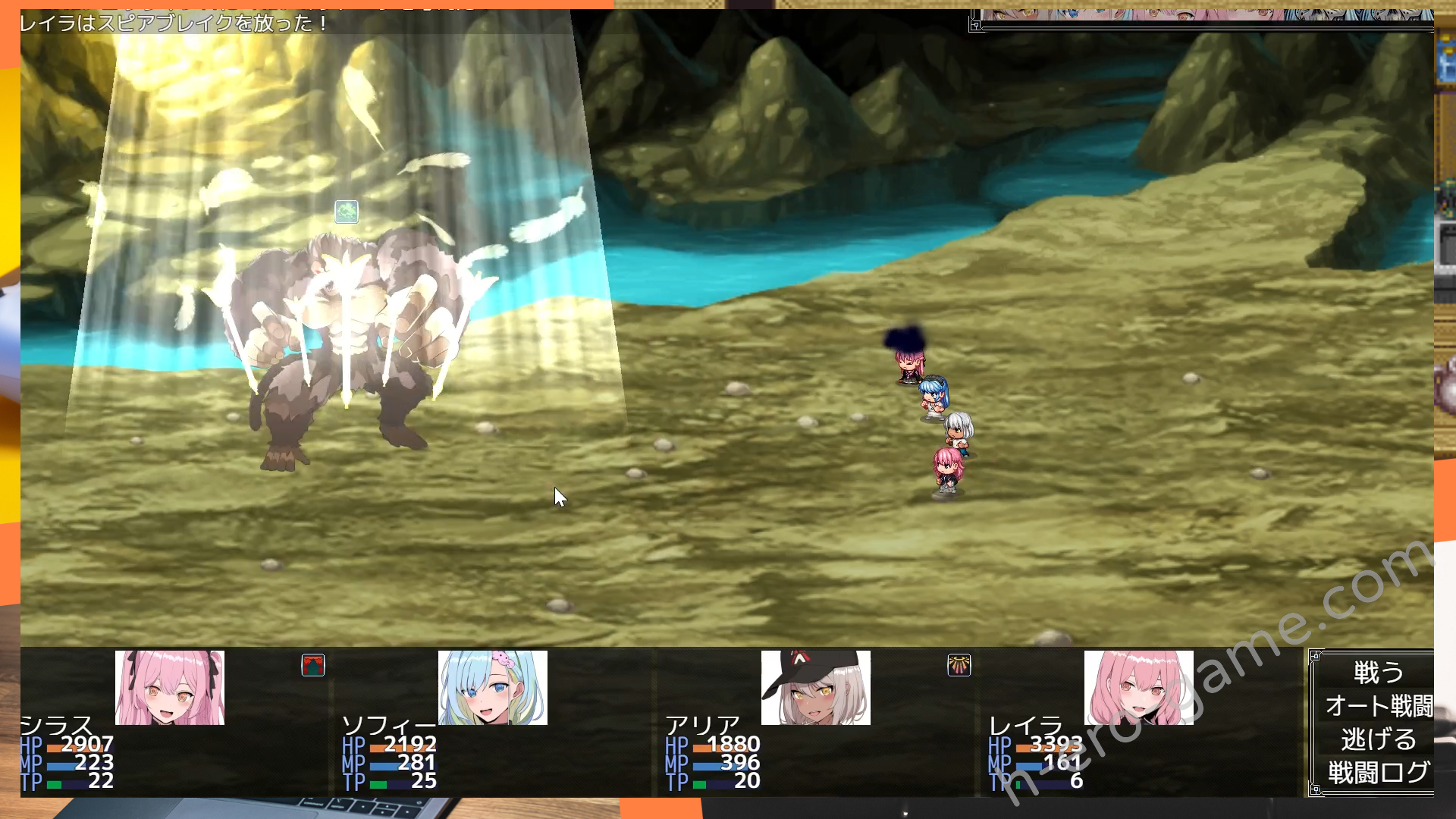The height and width of the screenshot is (819, 1456).
Task: Select ソフィー's blue-haired portrait
Action: (x=493, y=688)
